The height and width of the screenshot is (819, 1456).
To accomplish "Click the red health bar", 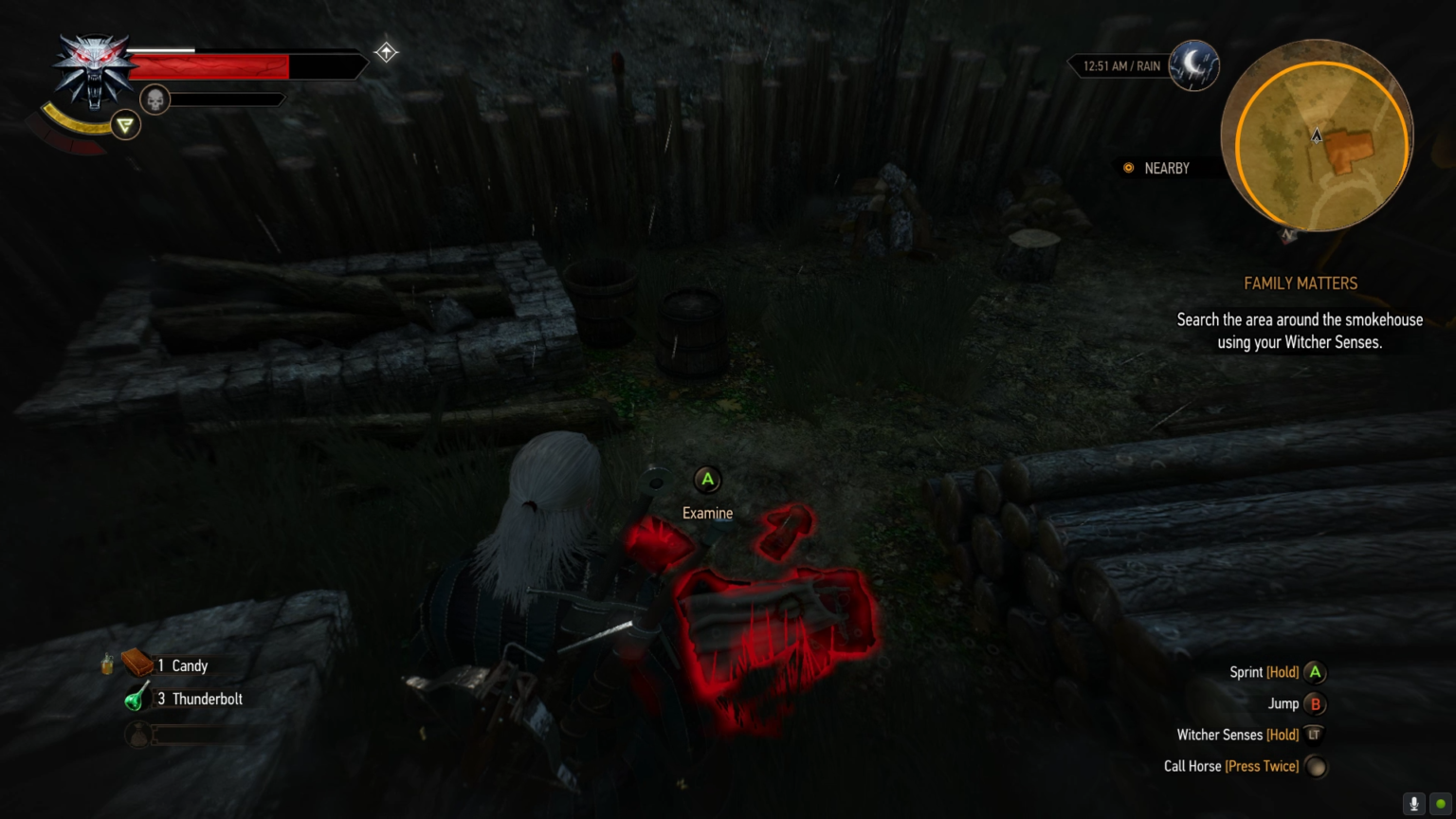I will coord(209,66).
